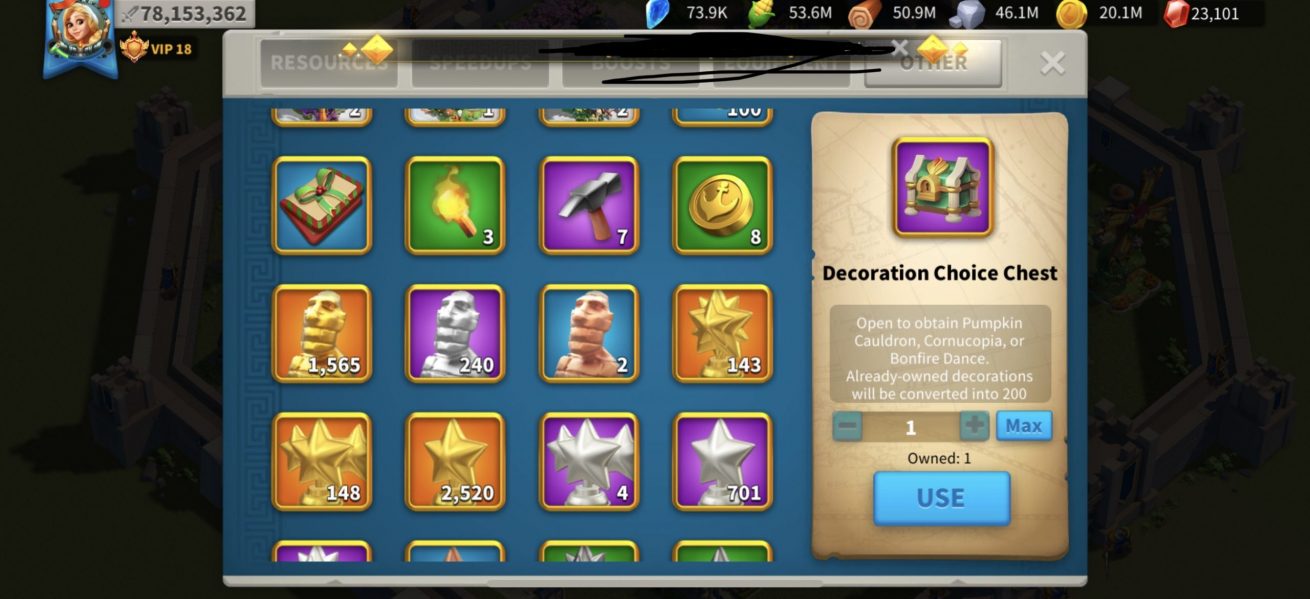Select the wrapped gift box item

click(x=321, y=205)
